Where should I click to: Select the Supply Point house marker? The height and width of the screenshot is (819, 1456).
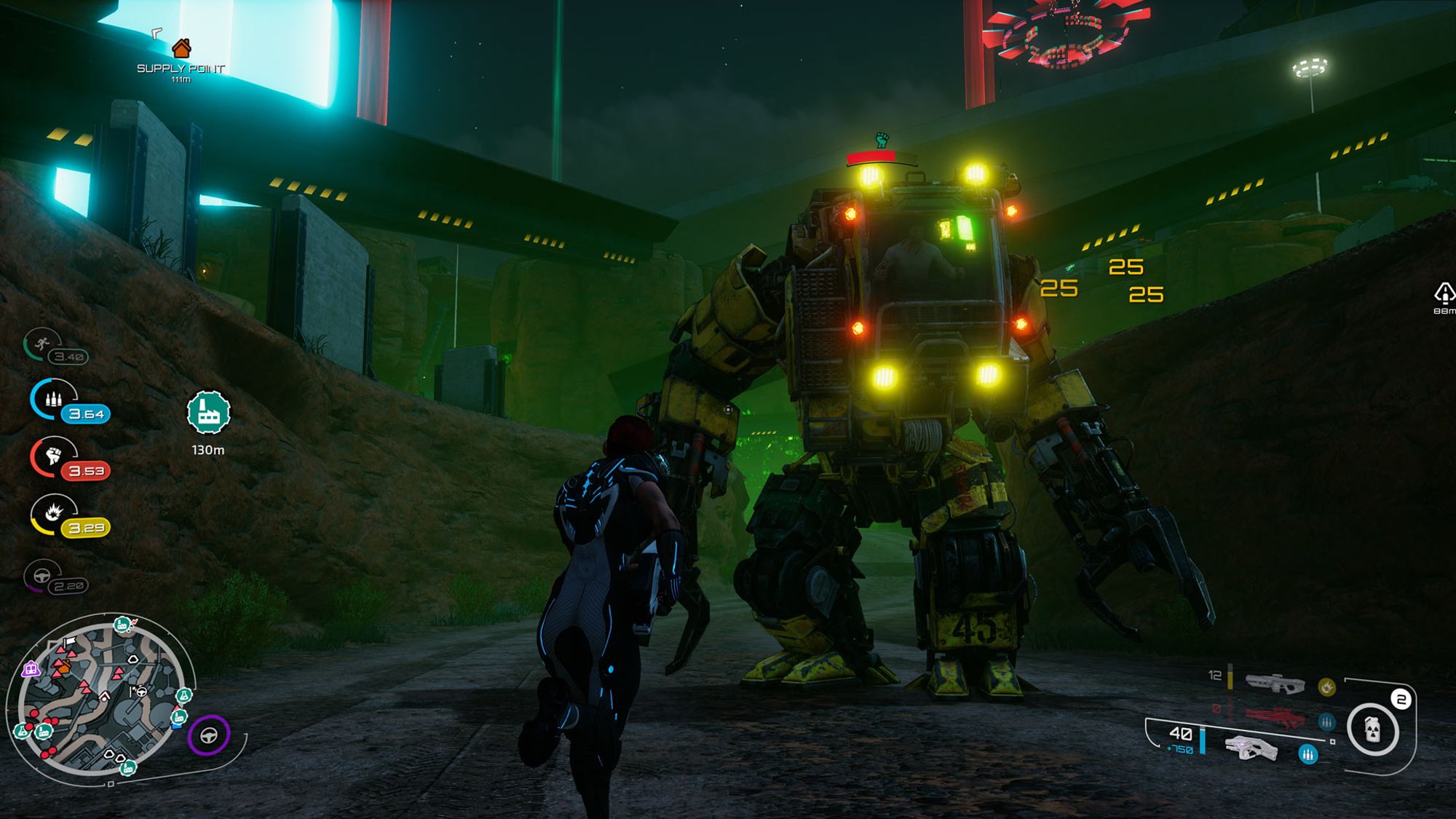click(181, 49)
